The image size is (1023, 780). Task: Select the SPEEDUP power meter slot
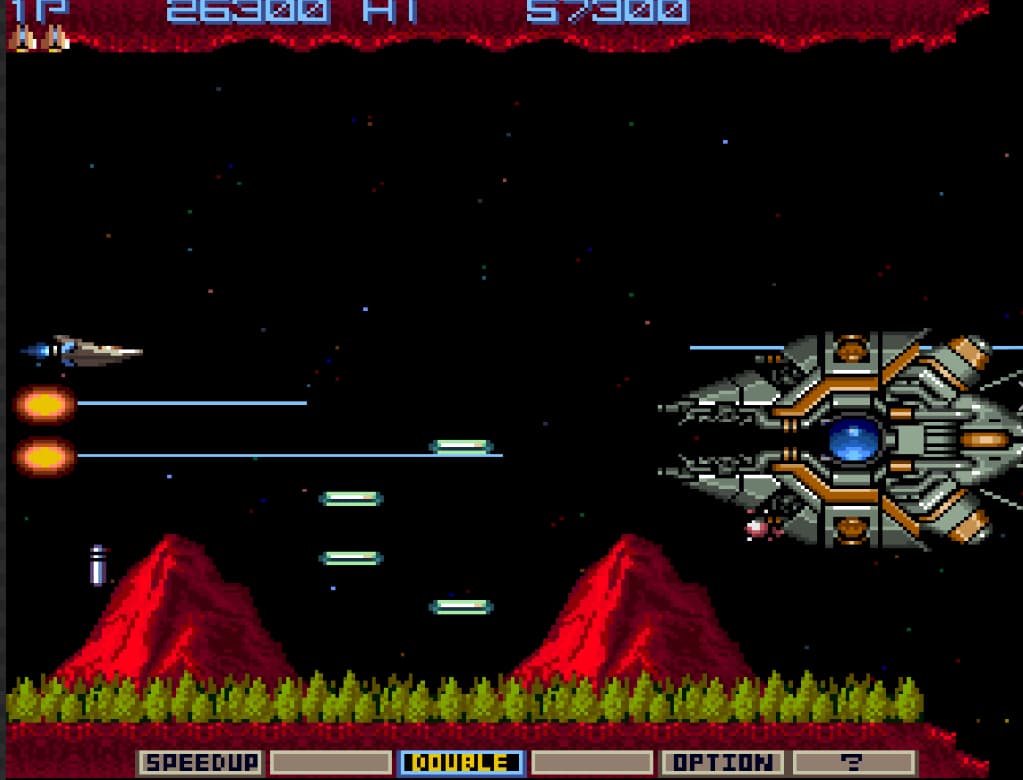tap(199, 763)
